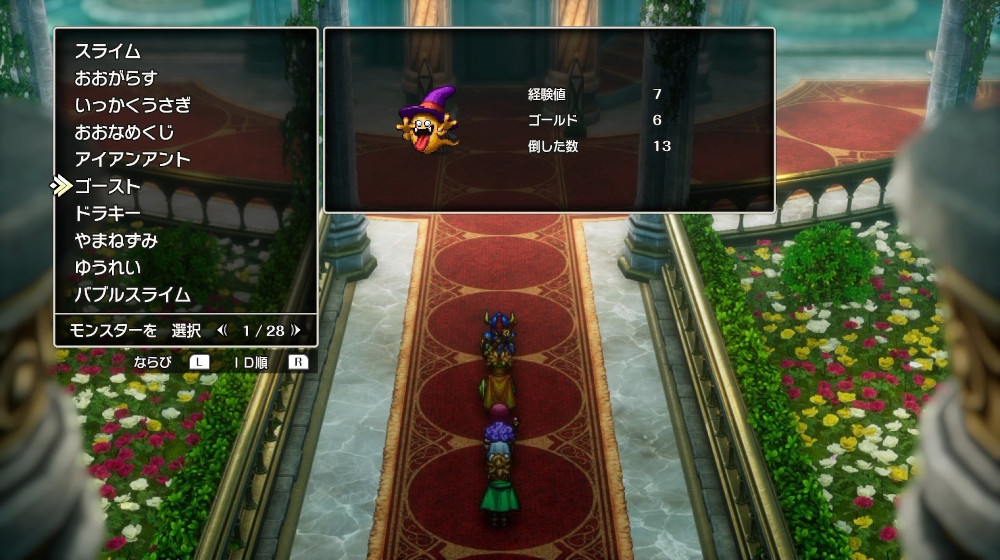Select the highlighted ゴースト entry
The height and width of the screenshot is (560, 1000).
[x=107, y=186]
